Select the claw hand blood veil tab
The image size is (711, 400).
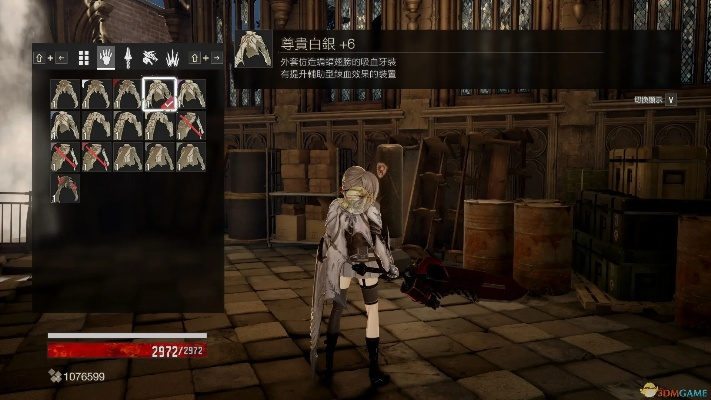coord(106,58)
